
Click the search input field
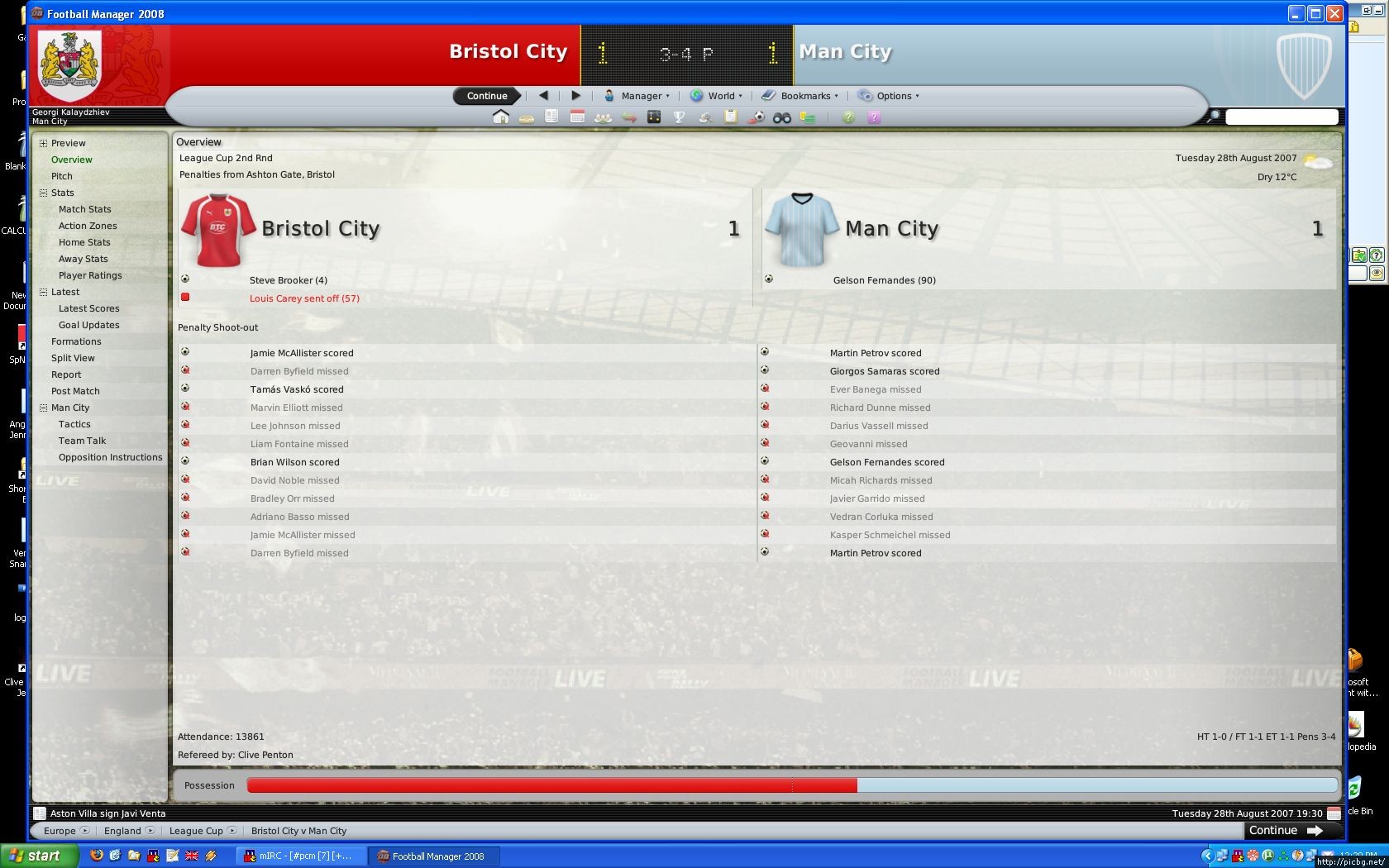pos(1281,117)
